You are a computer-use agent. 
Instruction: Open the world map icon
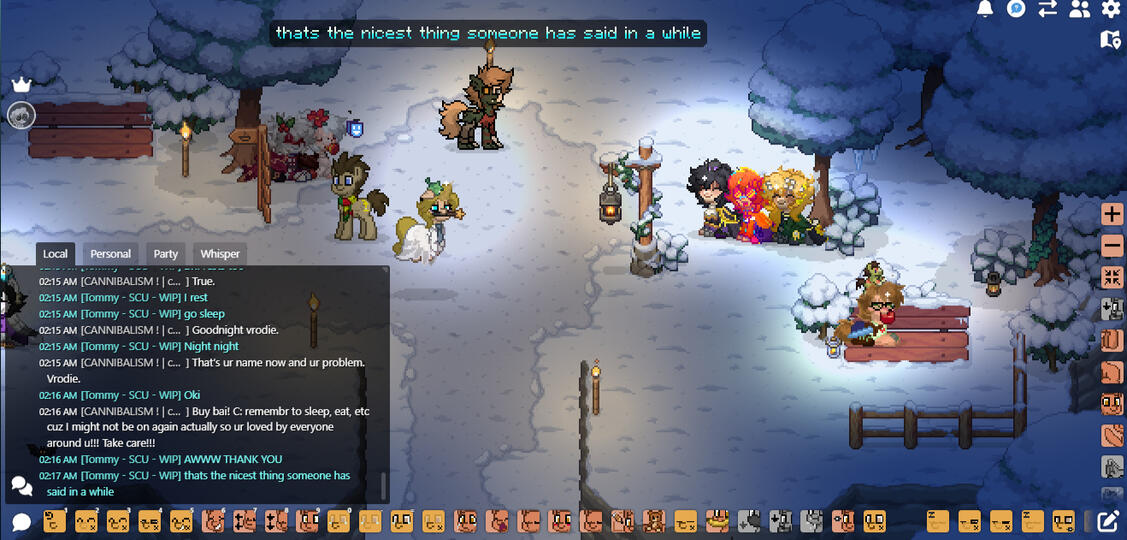click(1110, 39)
